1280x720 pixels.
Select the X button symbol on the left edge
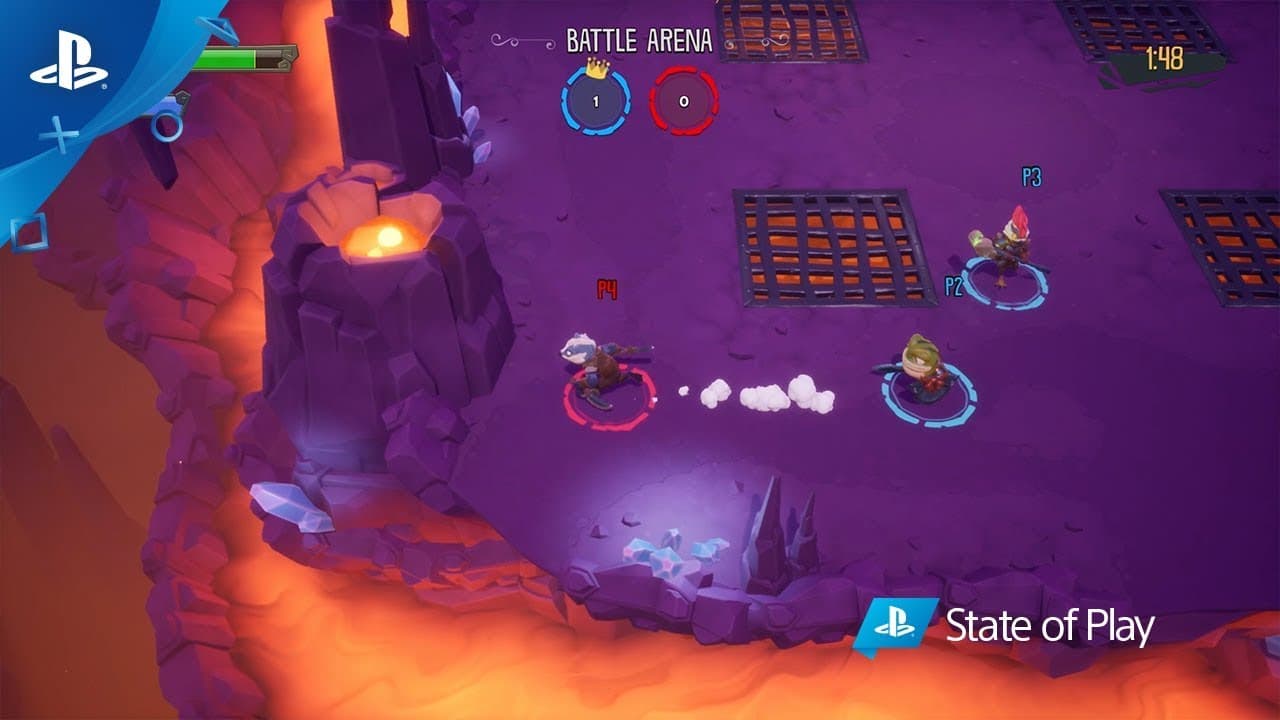[60, 131]
